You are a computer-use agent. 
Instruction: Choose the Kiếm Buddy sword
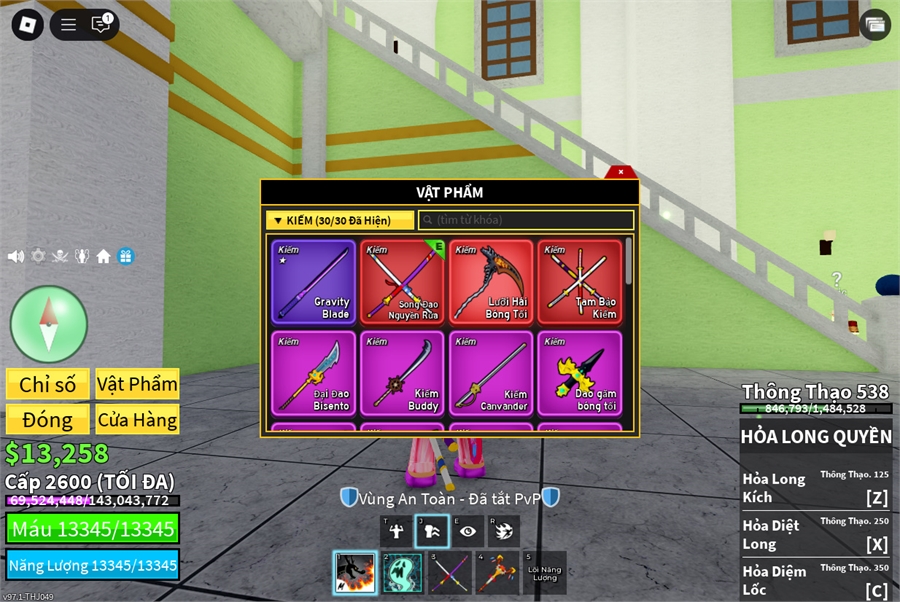pyautogui.click(x=402, y=373)
